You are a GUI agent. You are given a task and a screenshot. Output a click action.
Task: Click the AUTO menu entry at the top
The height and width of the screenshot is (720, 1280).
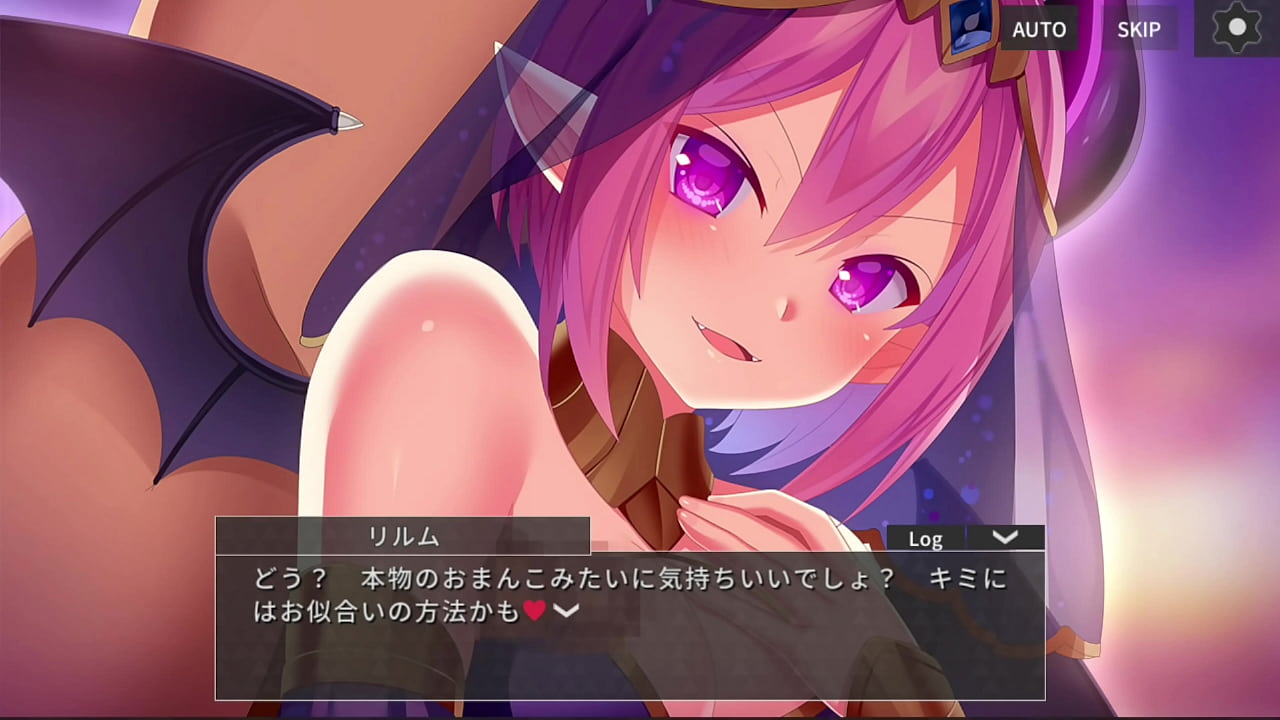[1039, 29]
